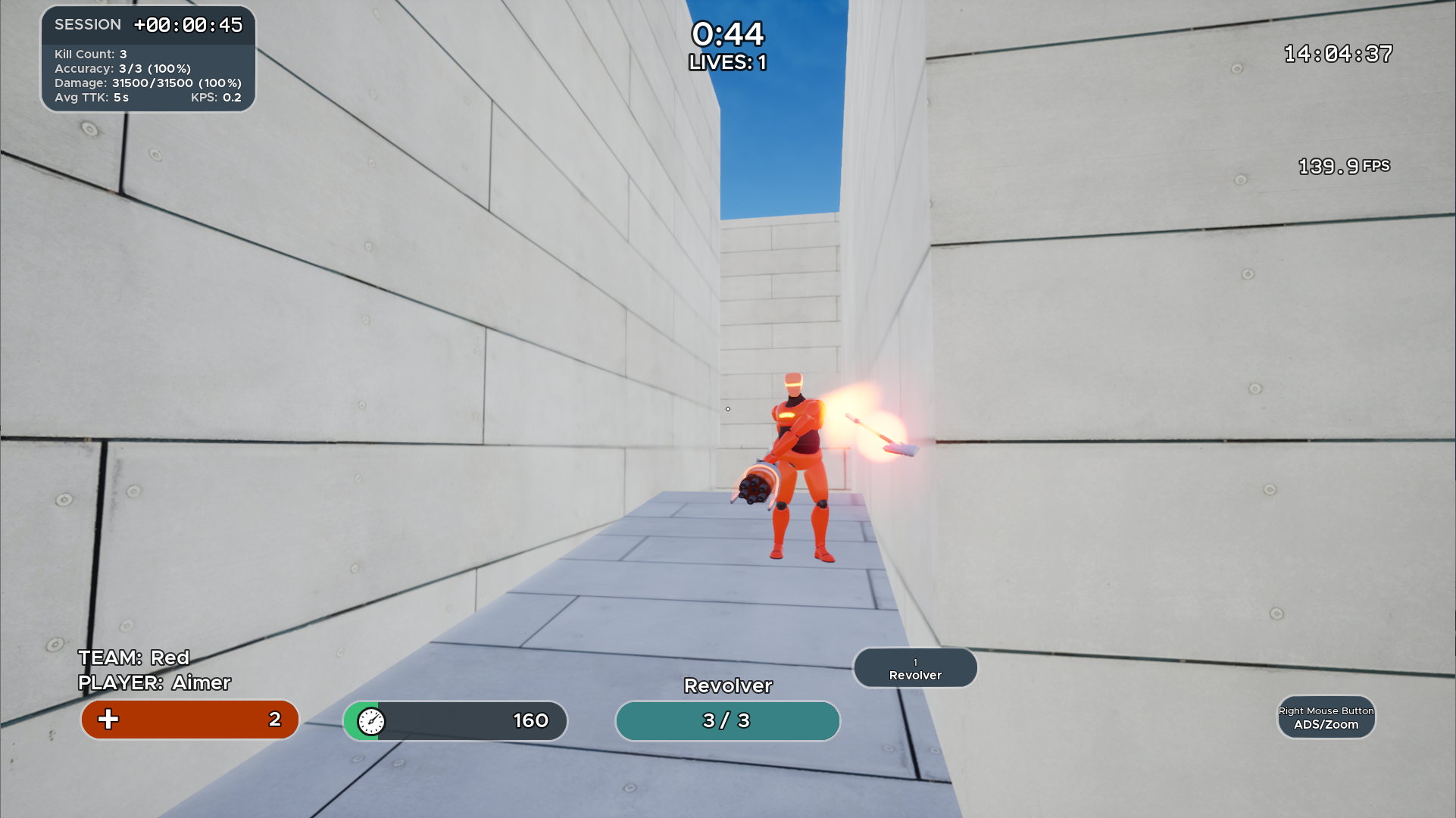This screenshot has width=1456, height=818.
Task: Click the crosshair dot in screen center
Action: (x=727, y=408)
